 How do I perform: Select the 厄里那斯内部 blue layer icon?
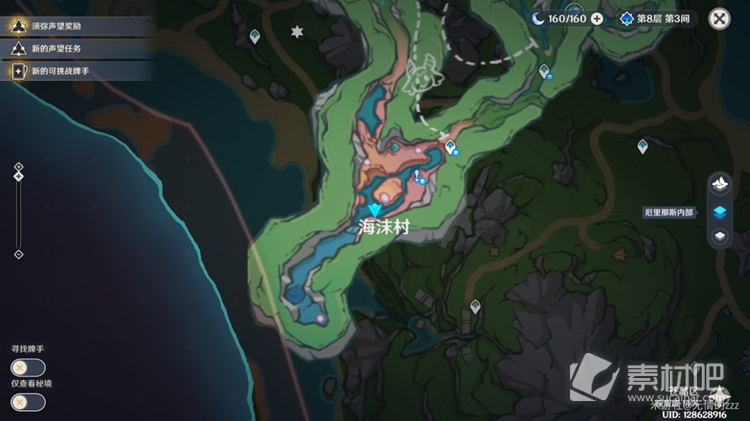tap(719, 211)
